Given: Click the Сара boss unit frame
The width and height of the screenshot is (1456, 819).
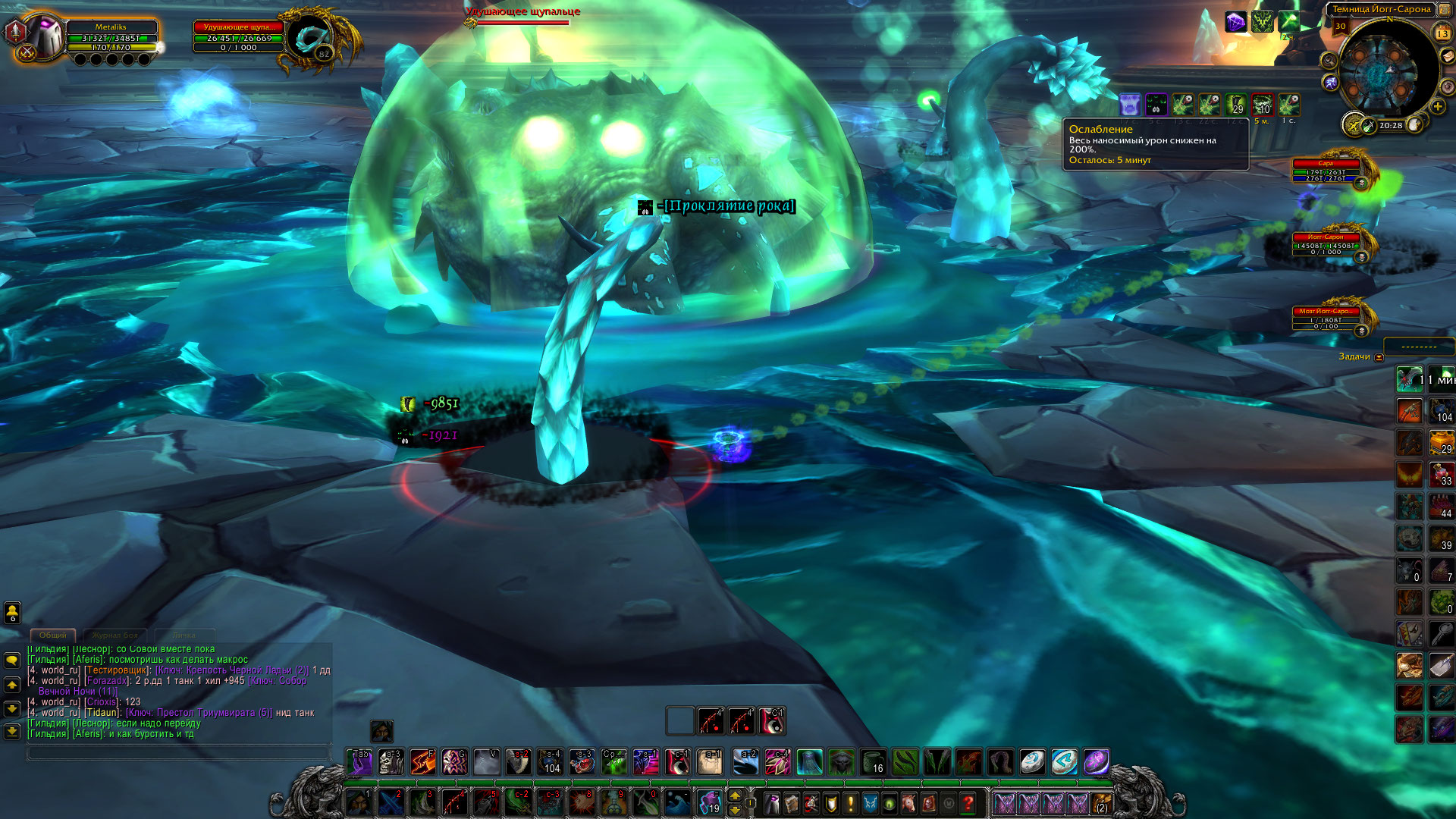Looking at the screenshot, I should (1326, 171).
